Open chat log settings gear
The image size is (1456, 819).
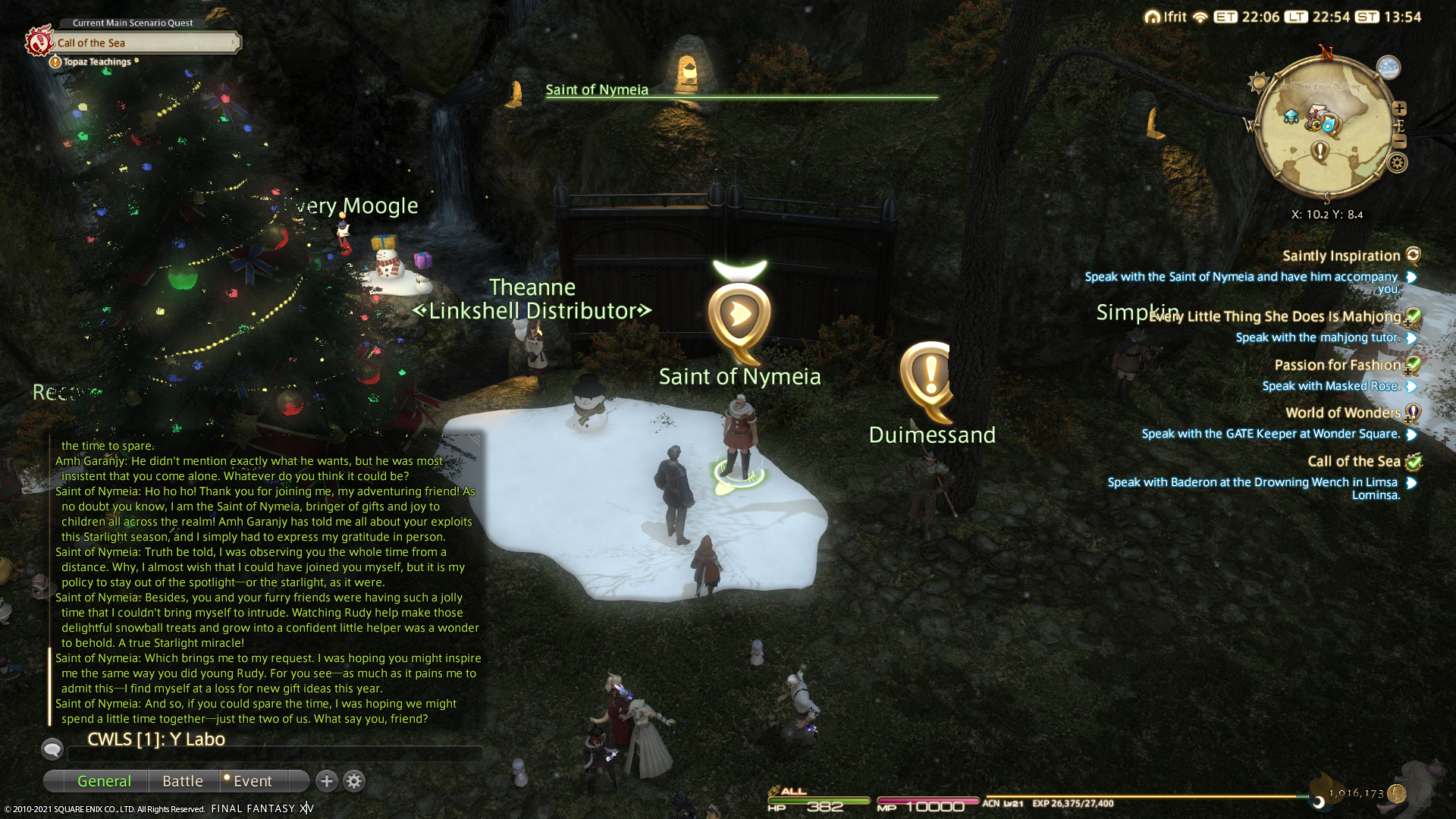tap(354, 781)
